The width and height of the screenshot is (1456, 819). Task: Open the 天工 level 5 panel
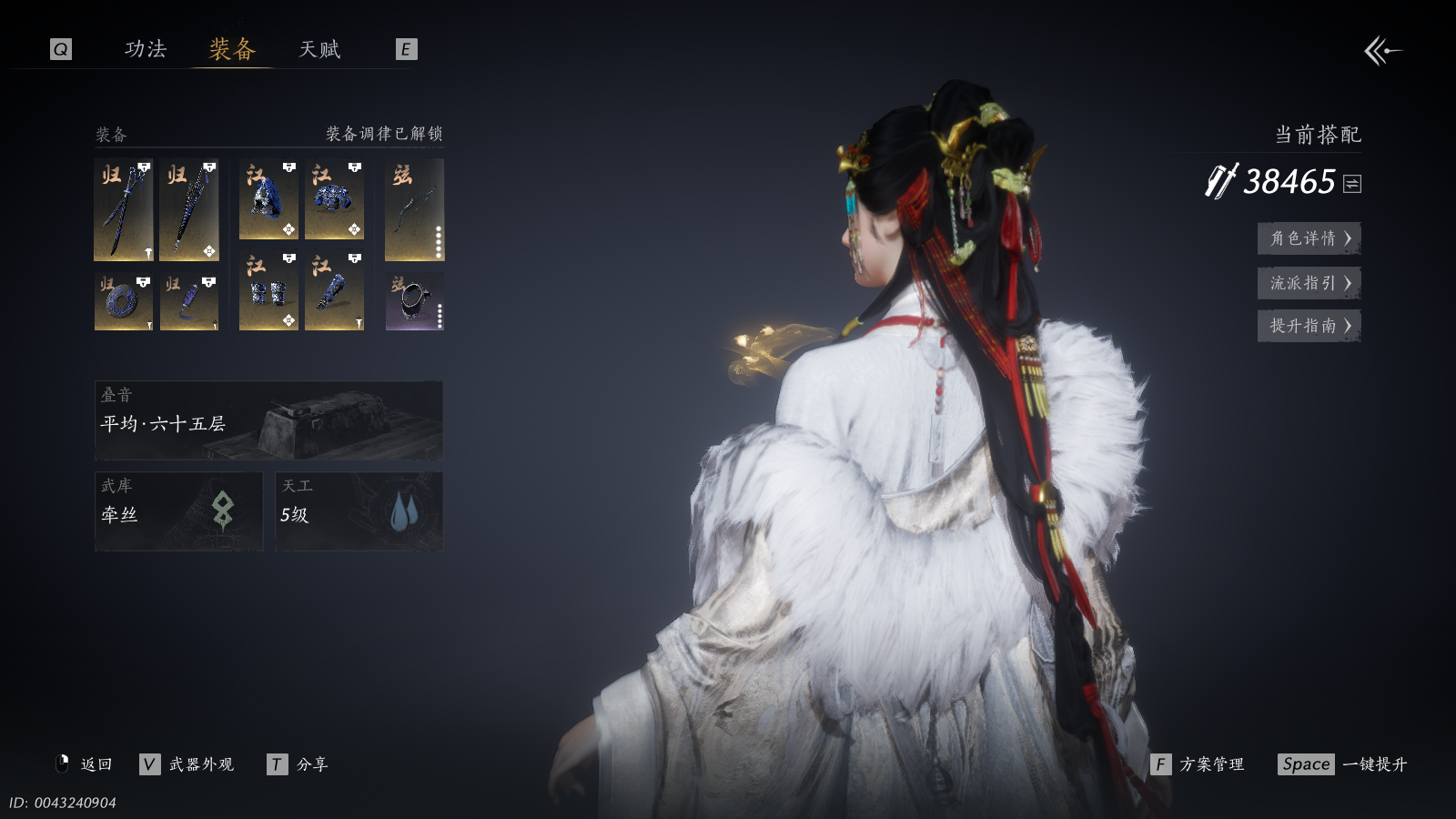359,511
